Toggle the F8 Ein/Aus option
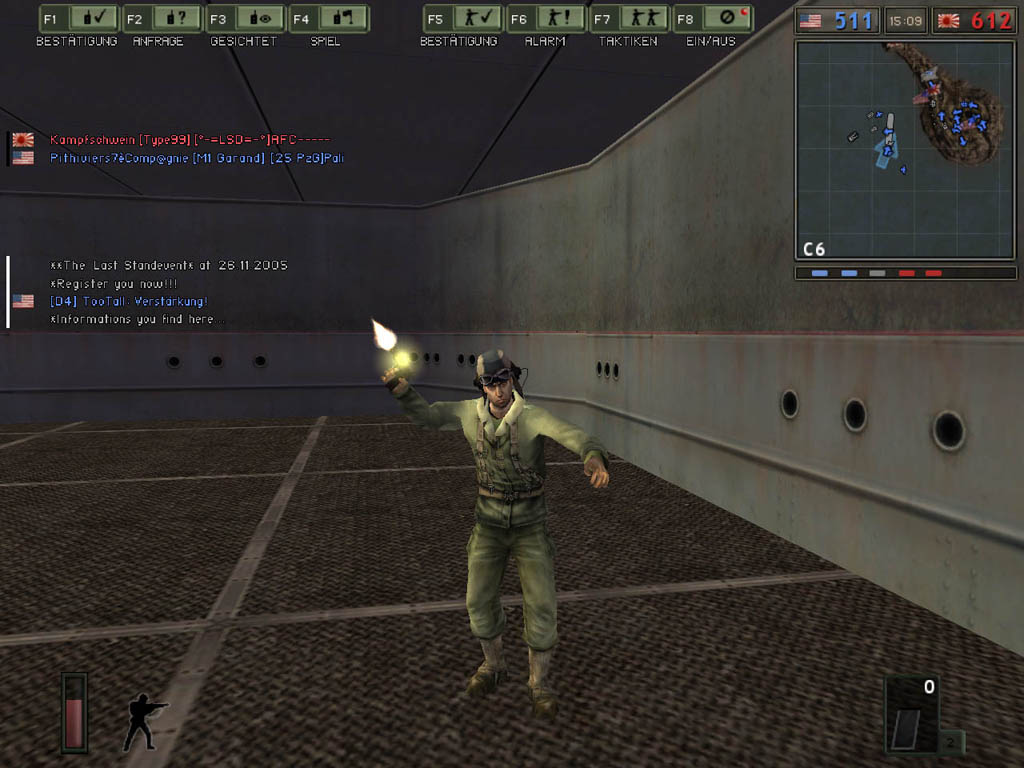Image resolution: width=1024 pixels, height=768 pixels. tap(713, 19)
